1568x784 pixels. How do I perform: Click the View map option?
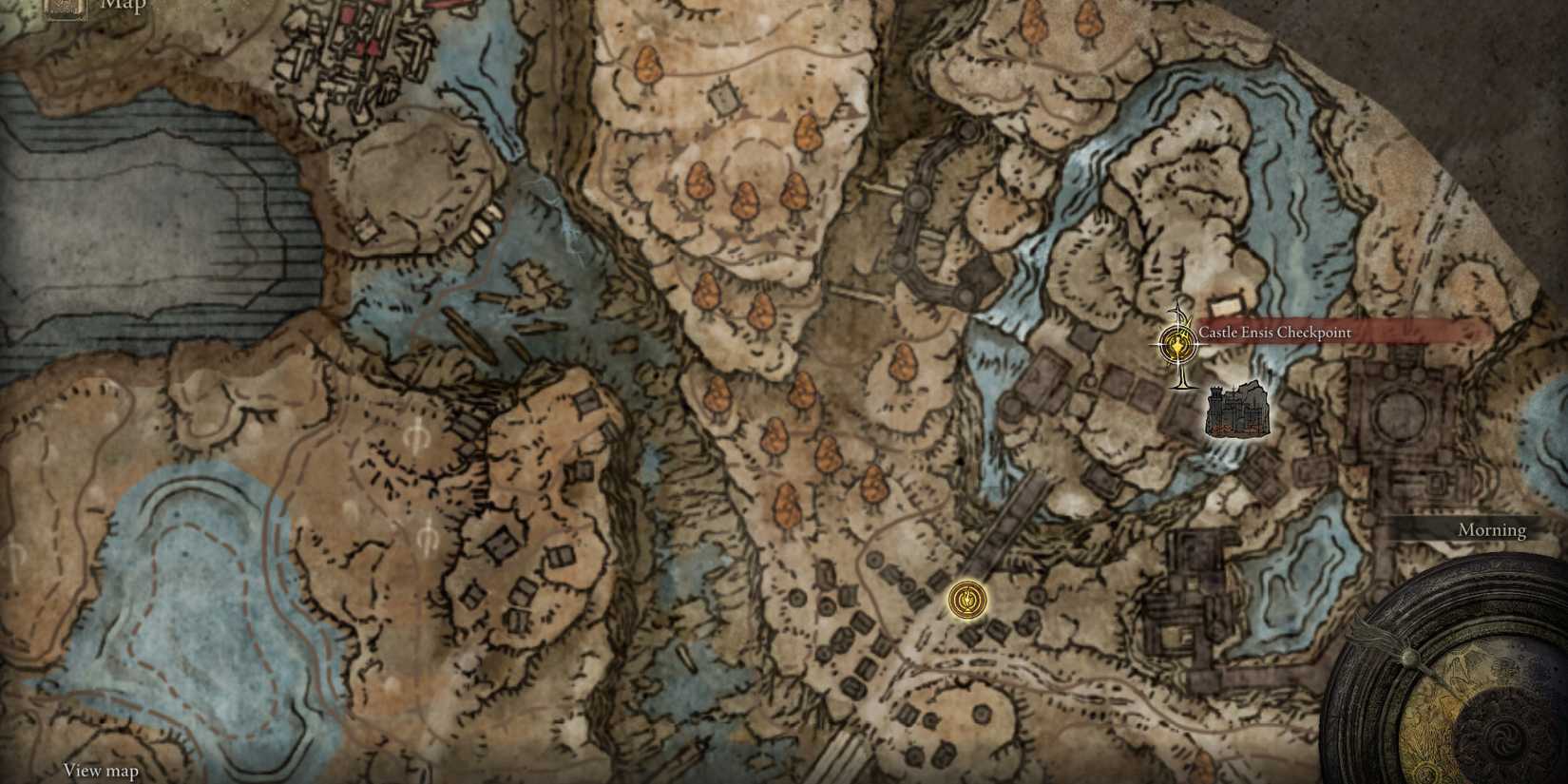[x=99, y=772]
